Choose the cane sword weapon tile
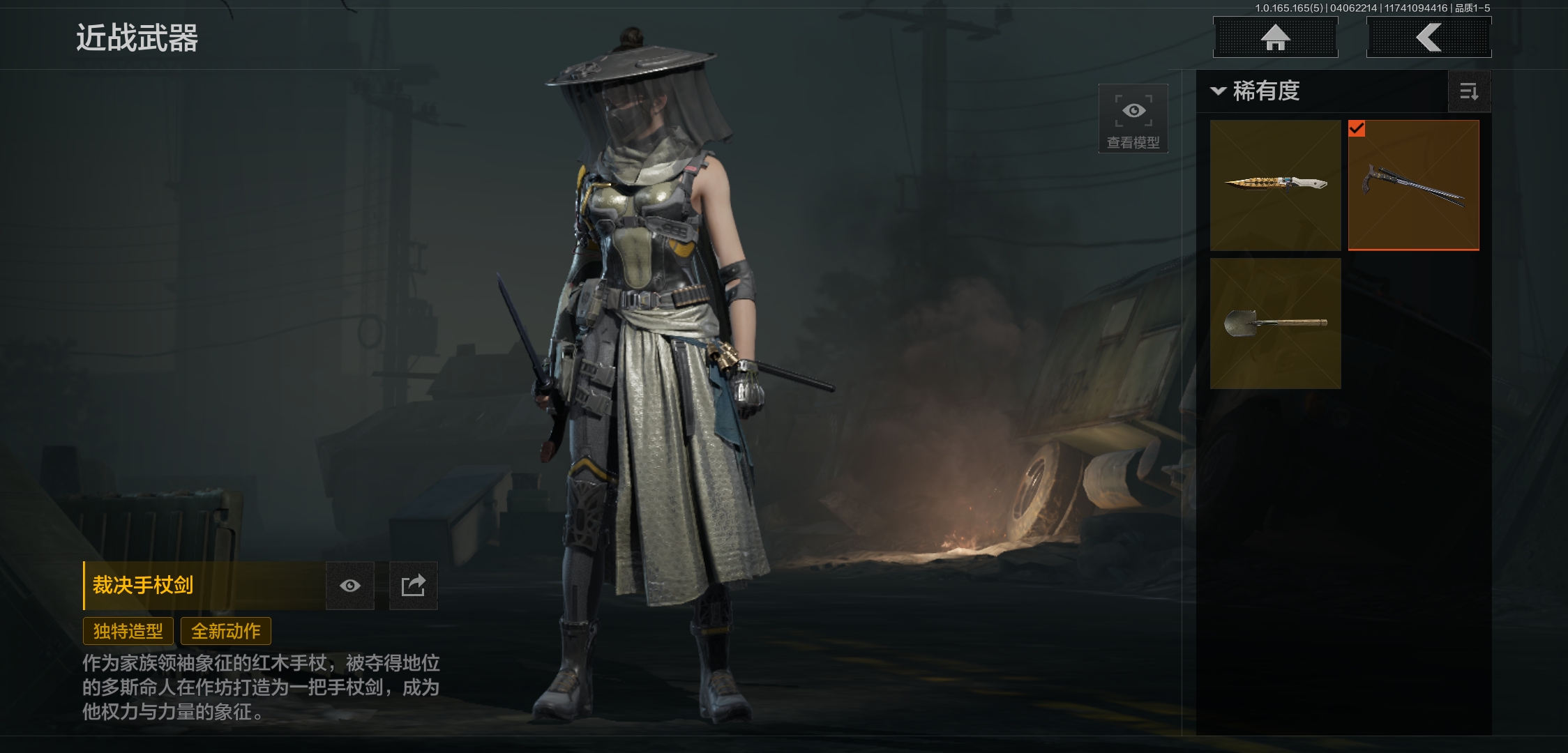Screen dimensions: 1568x753 click(1413, 185)
